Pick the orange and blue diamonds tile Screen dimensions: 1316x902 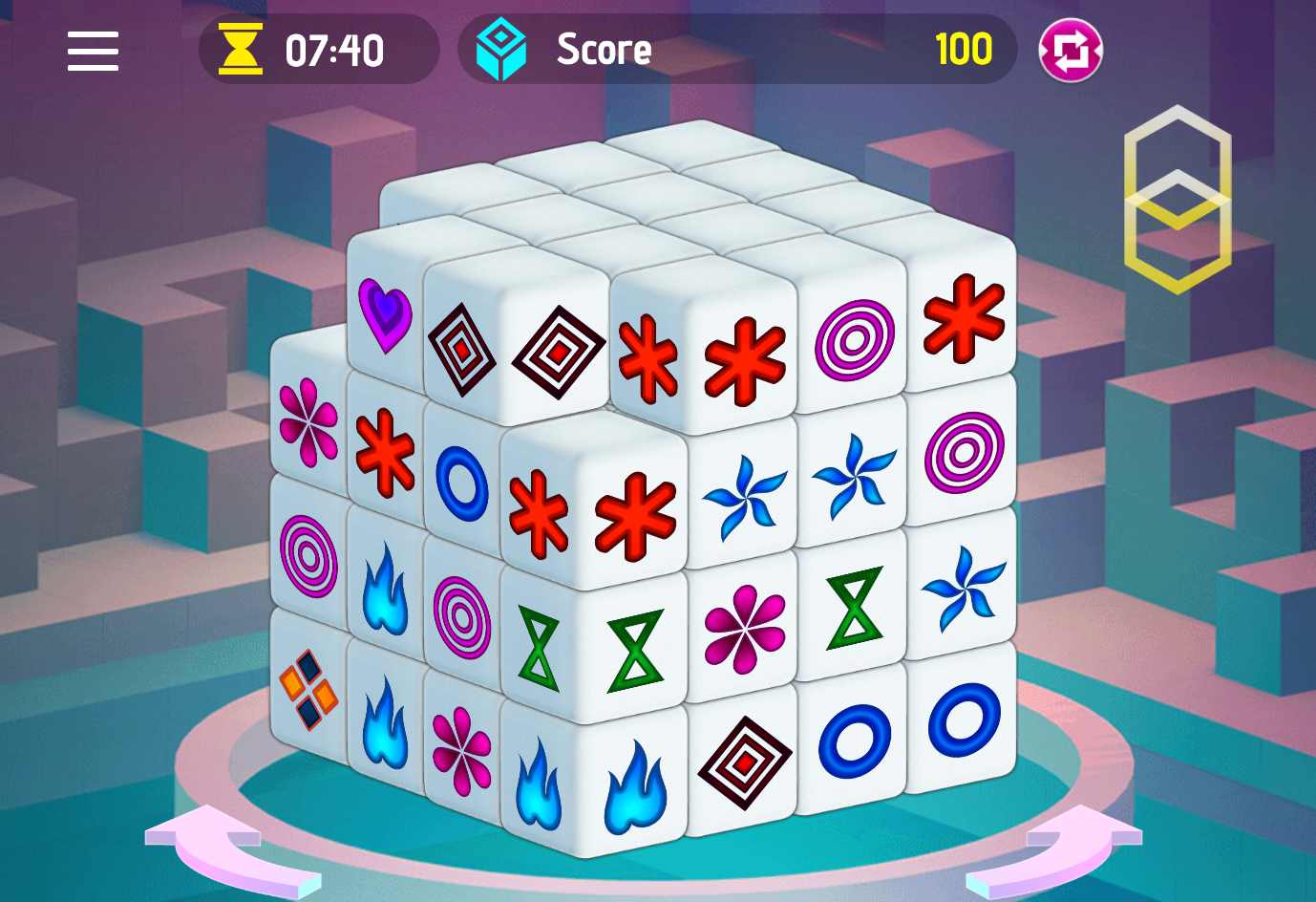[308, 688]
